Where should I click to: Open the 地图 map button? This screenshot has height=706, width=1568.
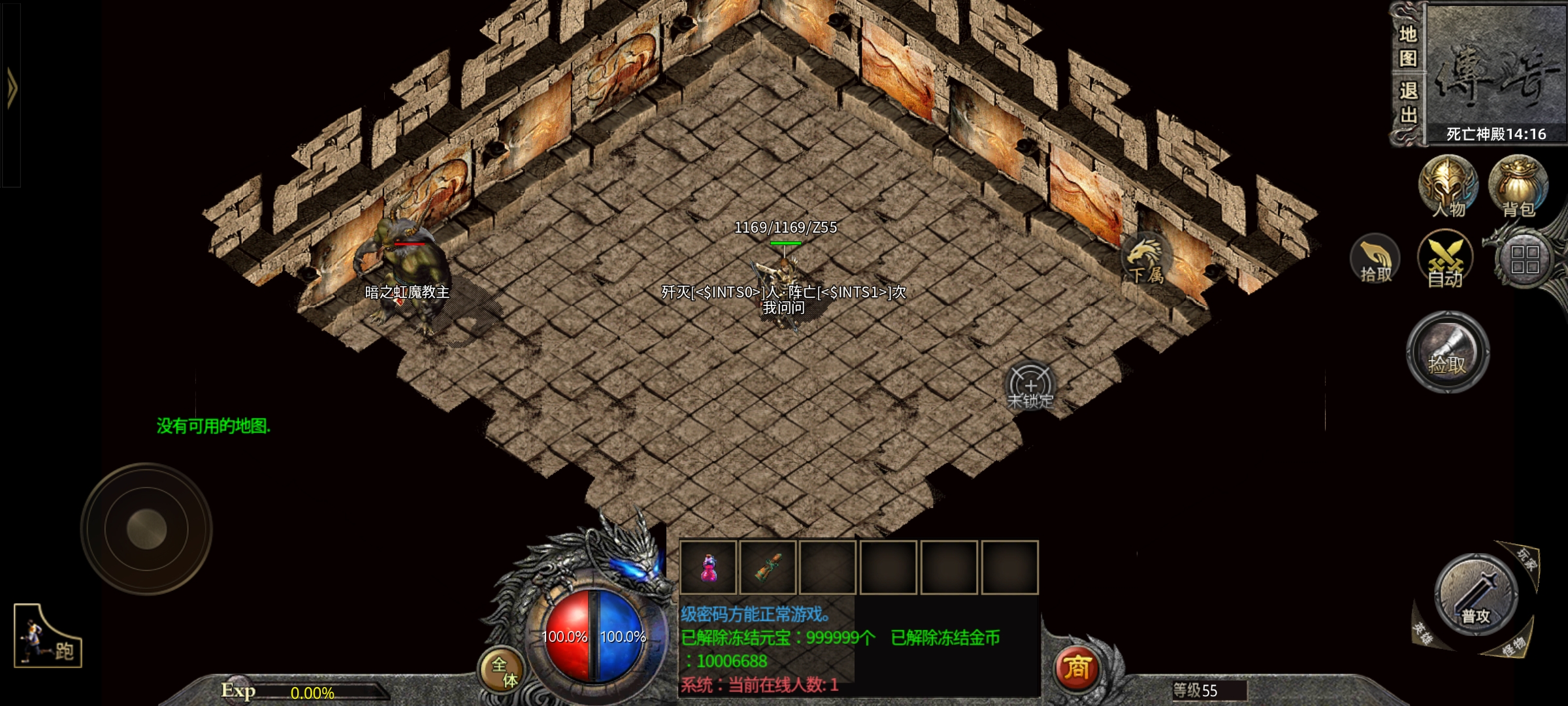coord(1408,46)
